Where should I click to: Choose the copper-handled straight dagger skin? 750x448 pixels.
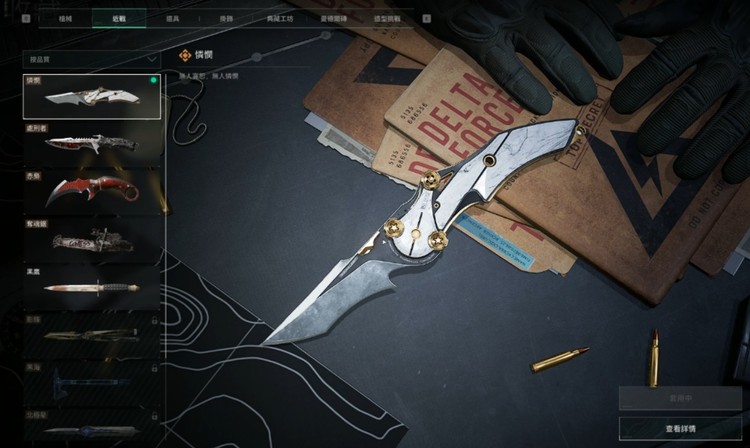click(92, 287)
